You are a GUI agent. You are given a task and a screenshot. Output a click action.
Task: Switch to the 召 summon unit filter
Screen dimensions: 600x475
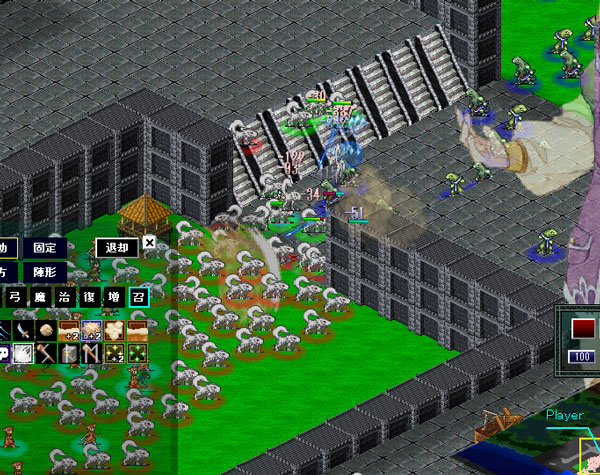coord(137,297)
